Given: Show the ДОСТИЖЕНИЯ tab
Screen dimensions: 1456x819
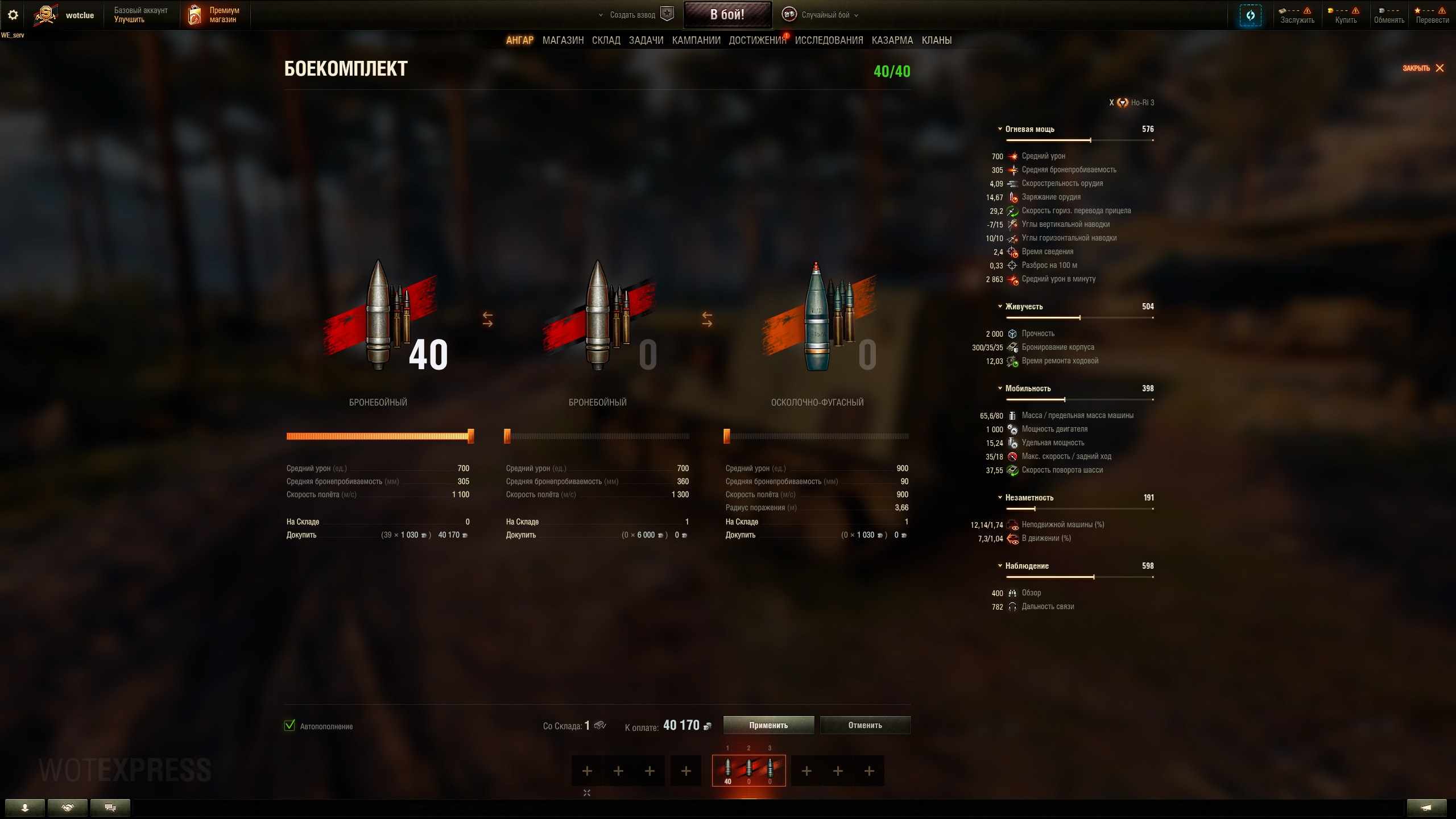Looking at the screenshot, I should pyautogui.click(x=757, y=40).
